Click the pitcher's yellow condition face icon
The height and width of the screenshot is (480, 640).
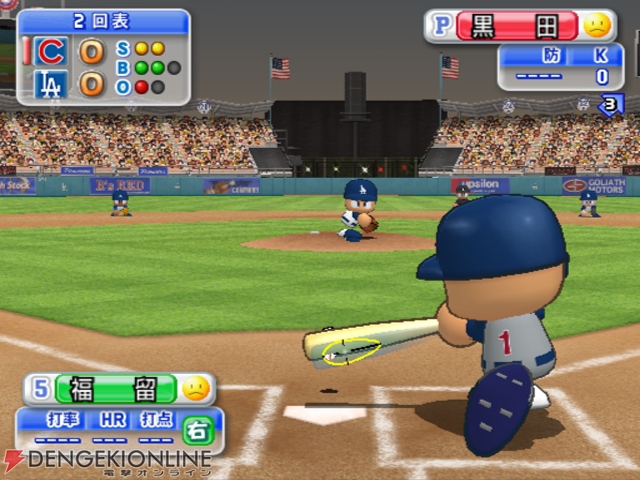597,25
